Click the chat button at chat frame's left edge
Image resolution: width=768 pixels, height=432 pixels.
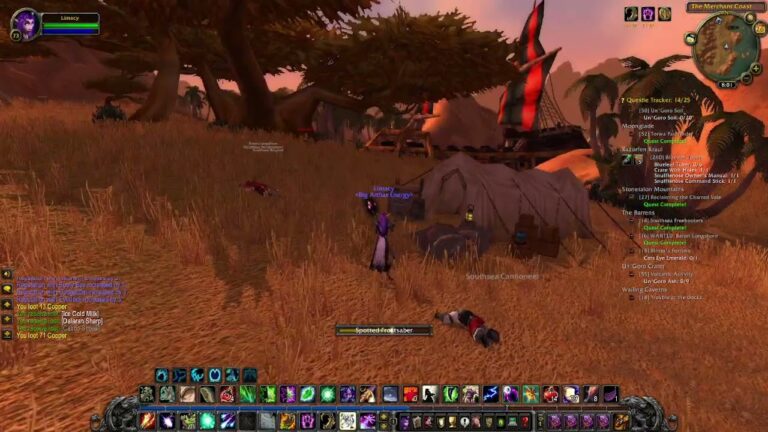click(x=6, y=288)
